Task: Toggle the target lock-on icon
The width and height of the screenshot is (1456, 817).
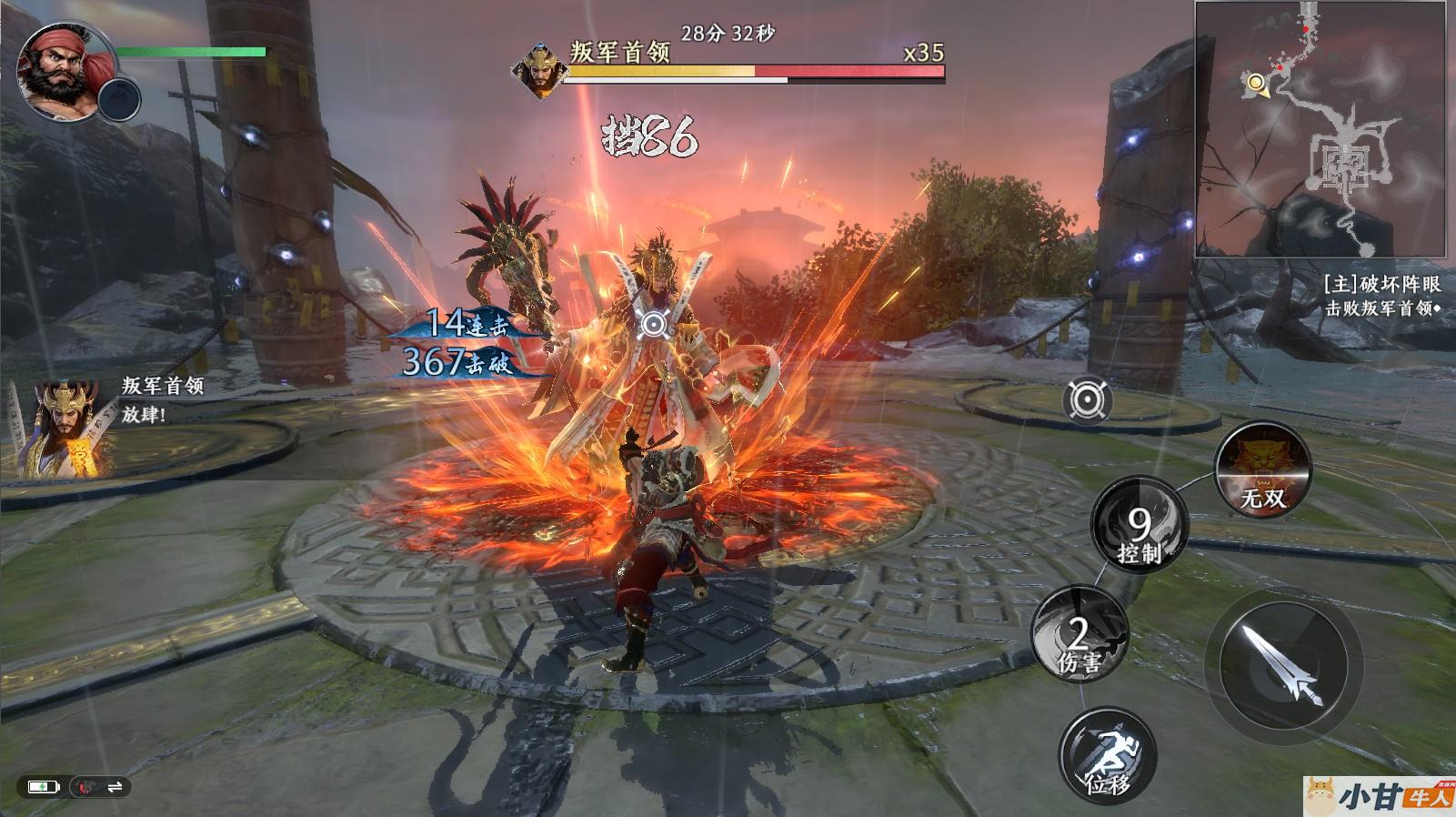Action: tap(1087, 400)
